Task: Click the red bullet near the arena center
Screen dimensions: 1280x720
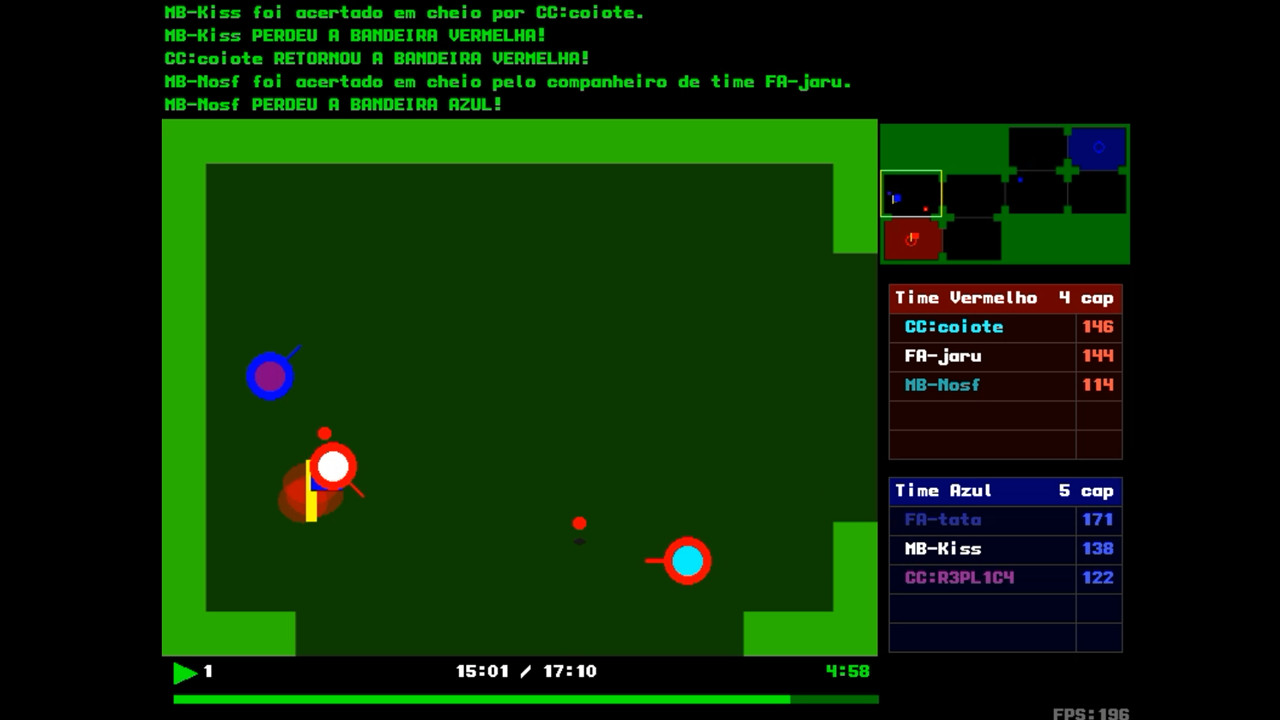Action: coord(579,522)
